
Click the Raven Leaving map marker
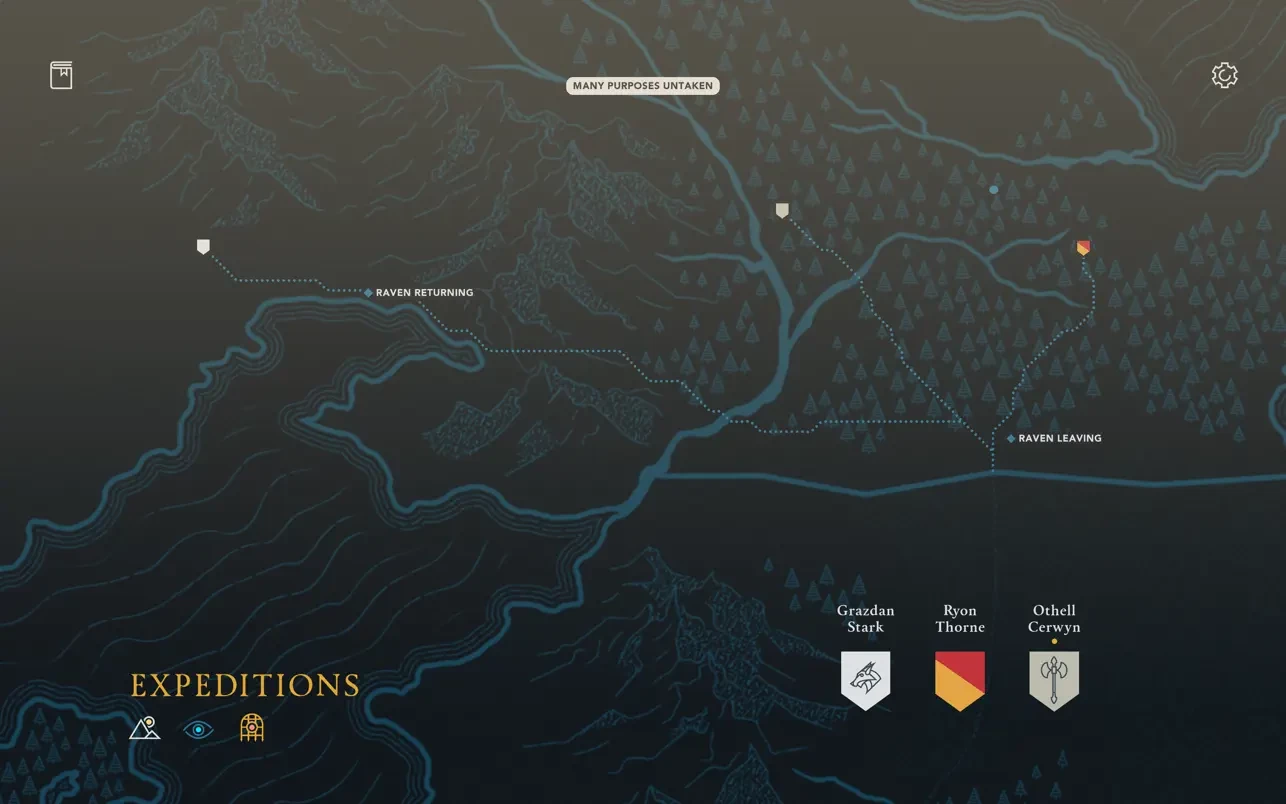click(1011, 439)
